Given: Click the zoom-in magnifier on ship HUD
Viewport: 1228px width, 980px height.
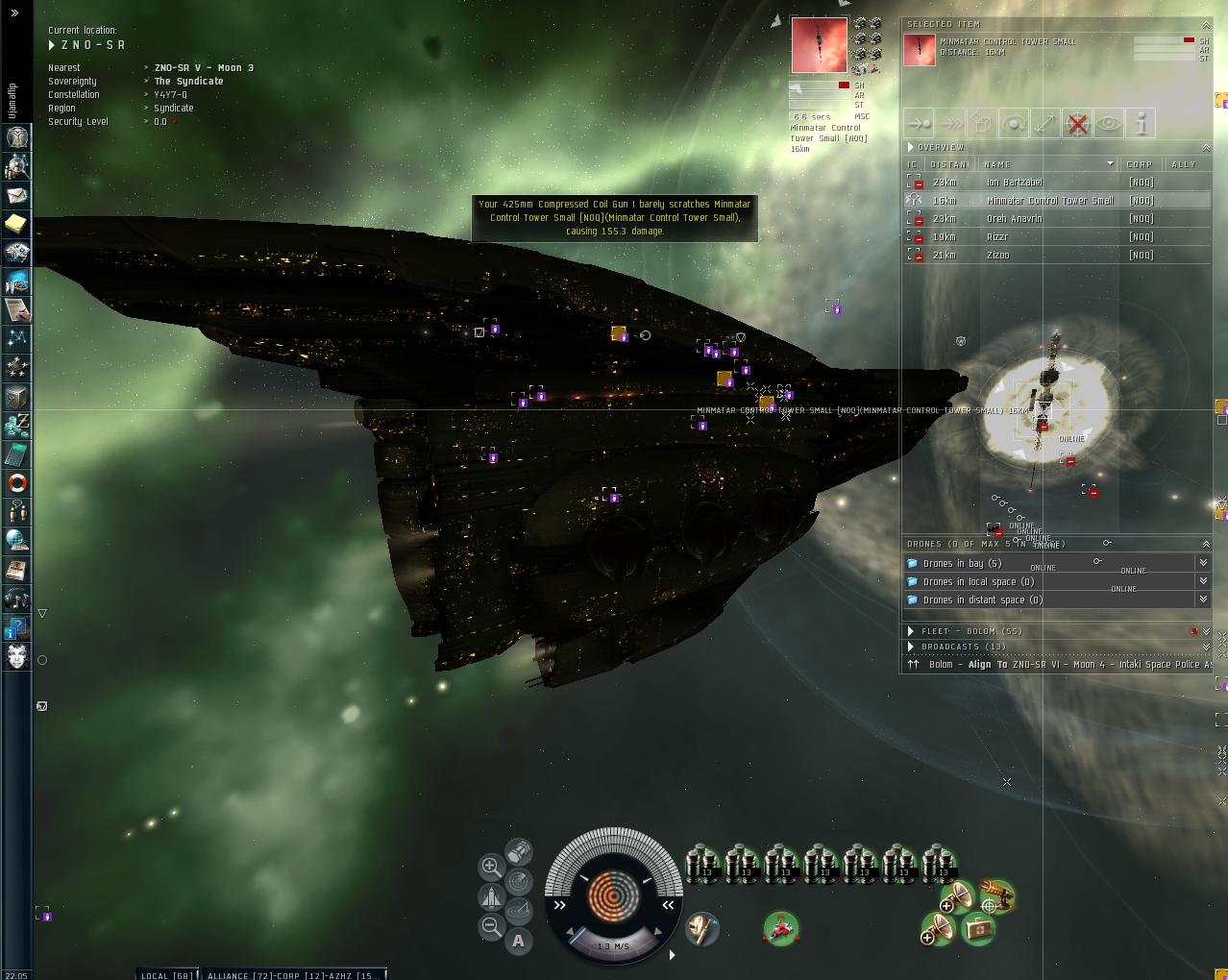Looking at the screenshot, I should tap(491, 867).
